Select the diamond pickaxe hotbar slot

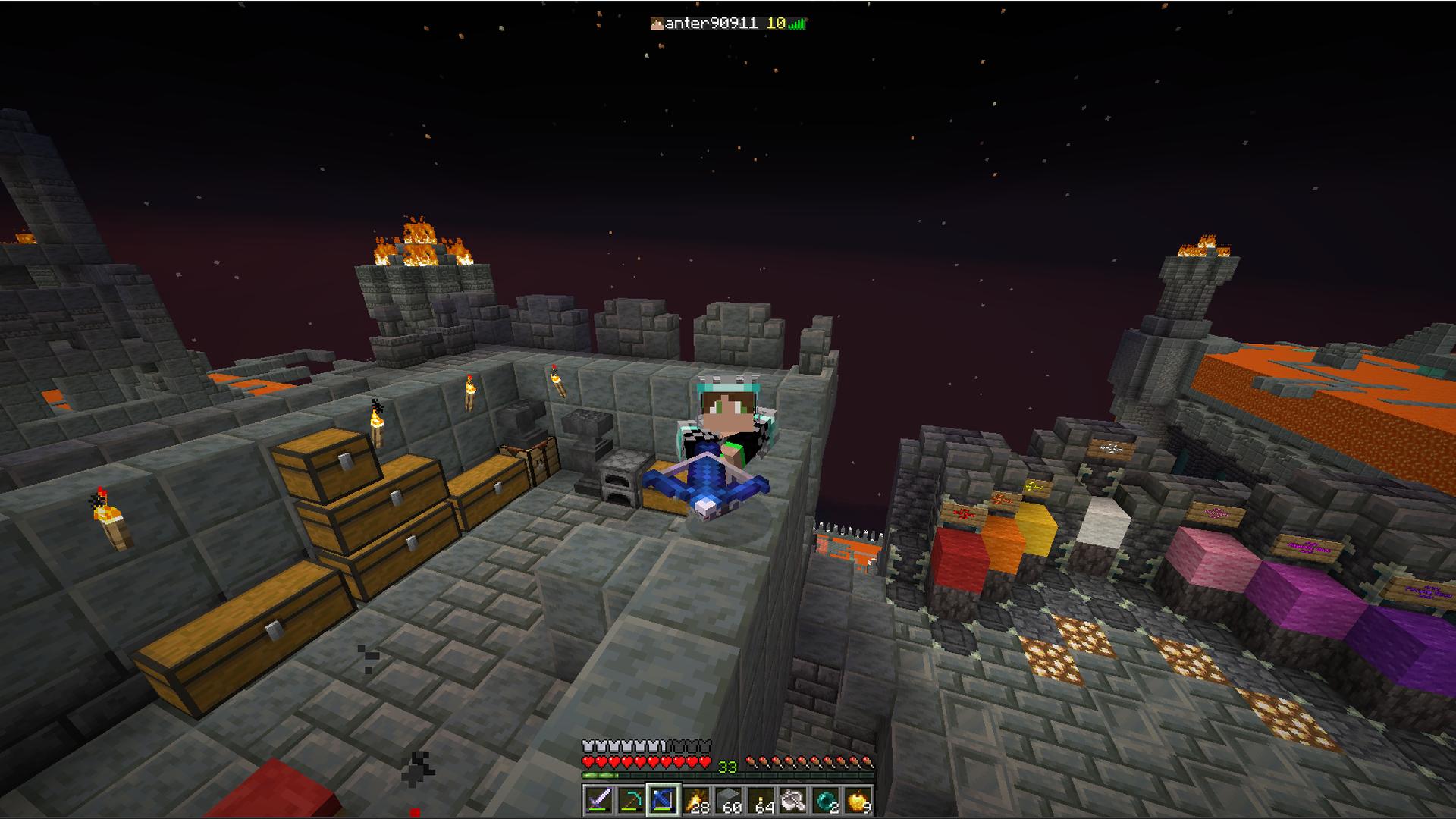[x=630, y=800]
